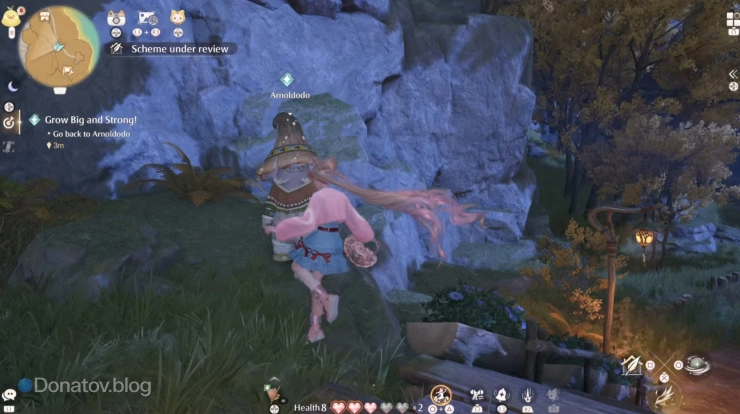
Task: Activate the highlighted running figure ability
Action: (440, 396)
